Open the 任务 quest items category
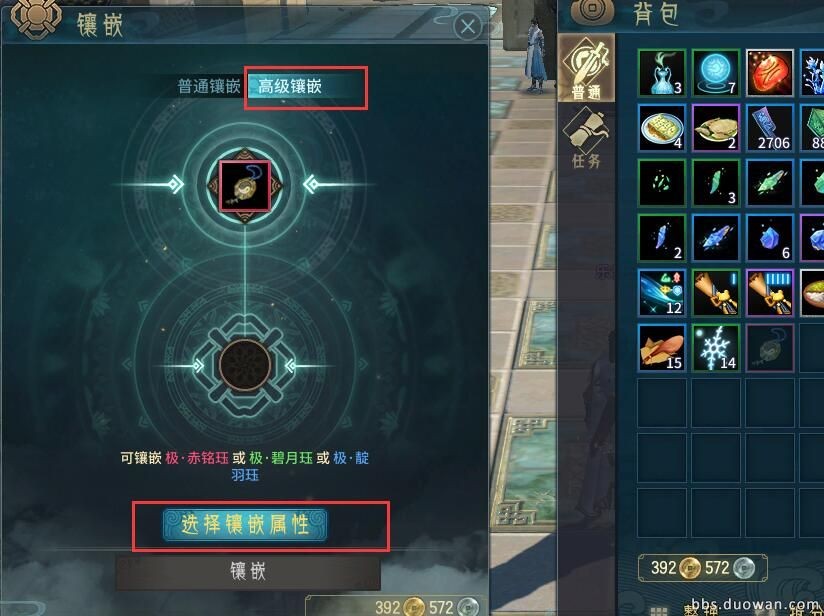 pos(585,137)
